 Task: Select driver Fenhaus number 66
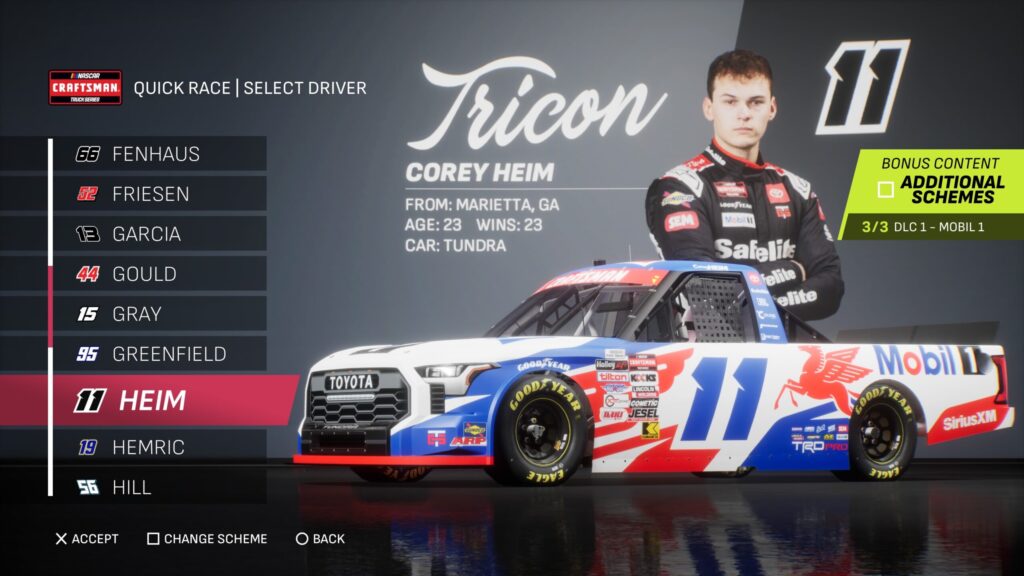[x=156, y=154]
